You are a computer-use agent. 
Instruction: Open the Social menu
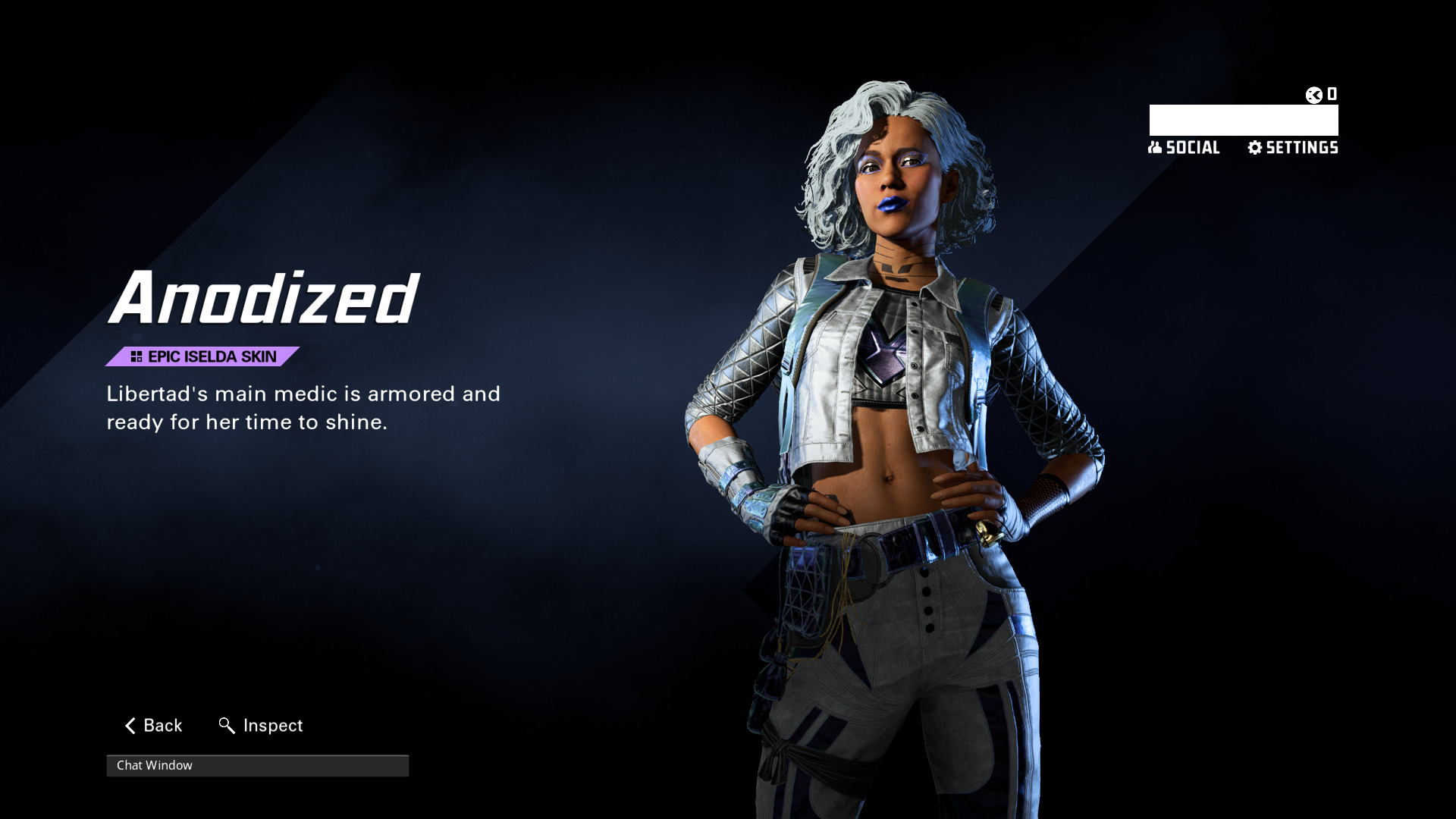[x=1184, y=148]
